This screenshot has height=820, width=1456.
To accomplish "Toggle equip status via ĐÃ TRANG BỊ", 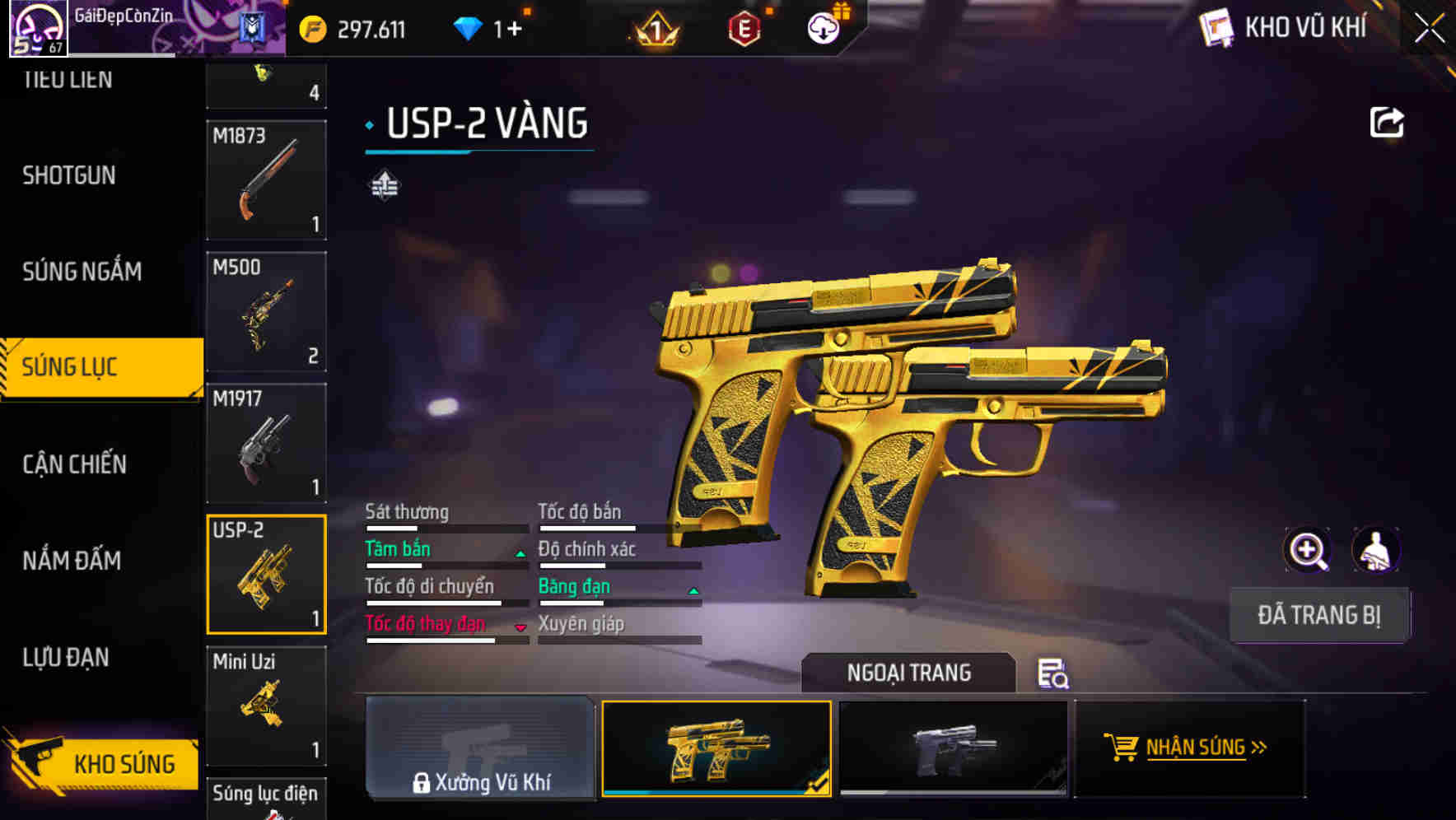I will [x=1319, y=614].
